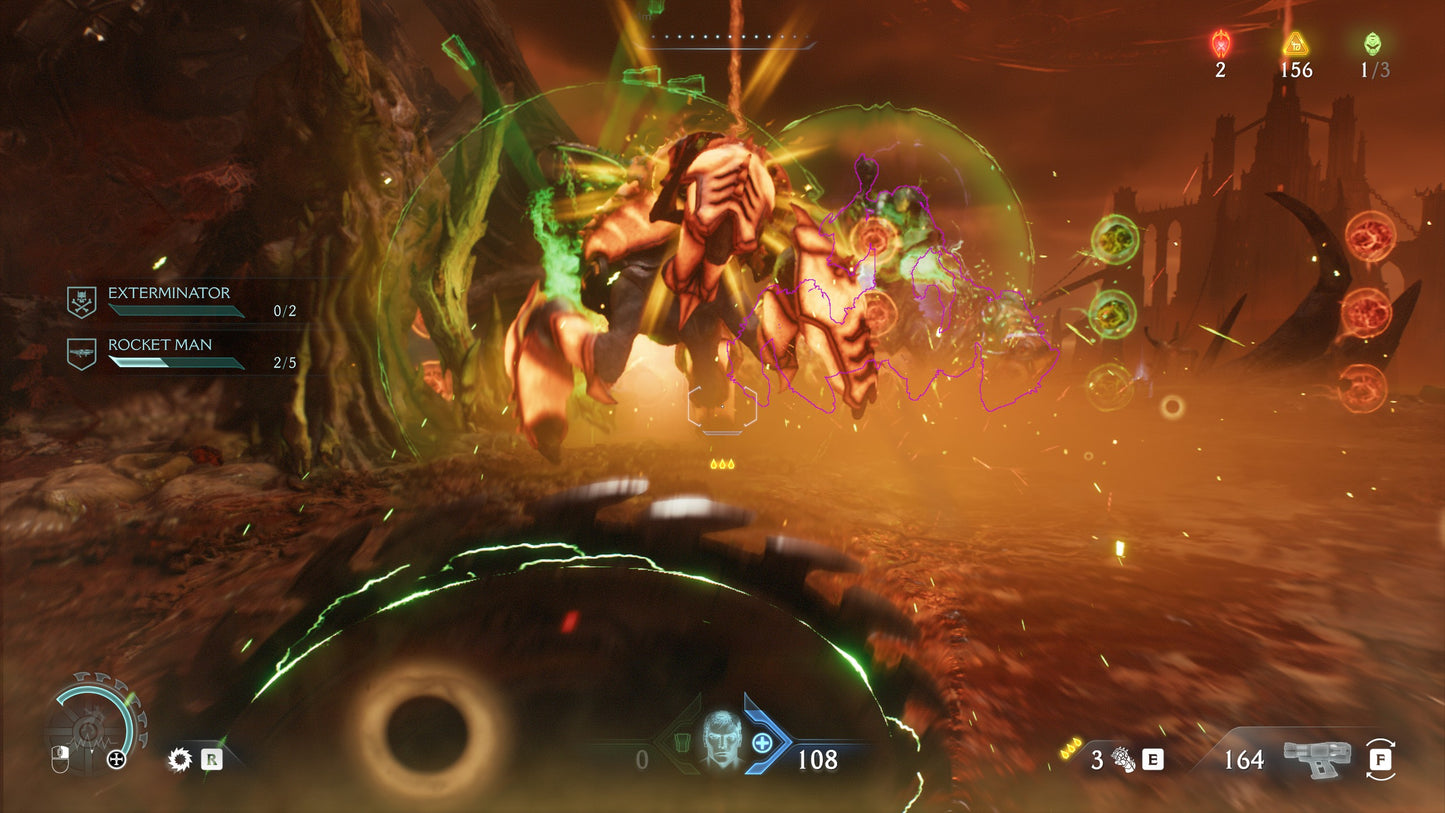Click the pistol weapon icon in ammo panel
1445x813 pixels.
(x=1316, y=758)
